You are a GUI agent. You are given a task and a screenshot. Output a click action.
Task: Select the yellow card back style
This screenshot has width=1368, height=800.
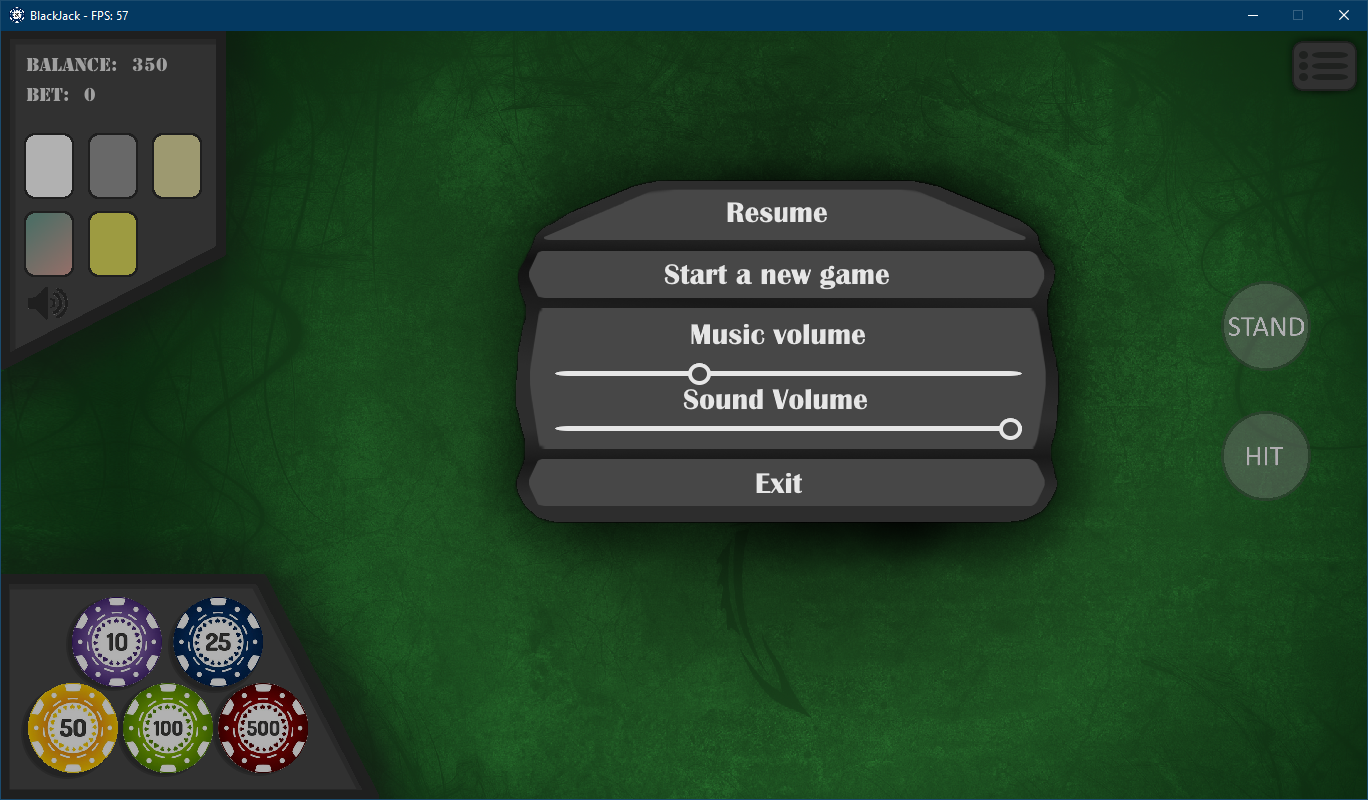pos(112,243)
